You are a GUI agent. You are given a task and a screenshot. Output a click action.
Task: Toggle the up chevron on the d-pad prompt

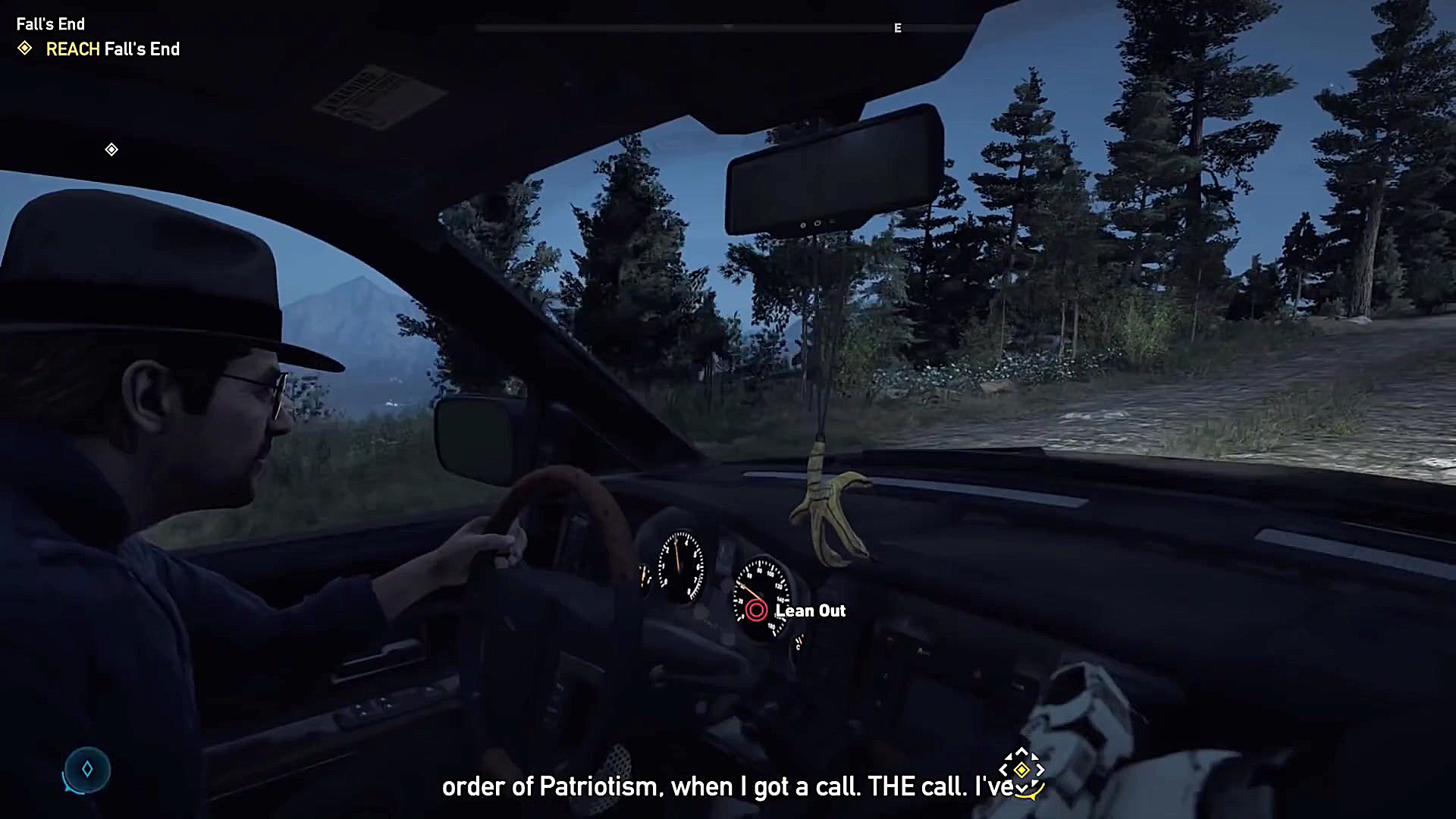[1021, 751]
